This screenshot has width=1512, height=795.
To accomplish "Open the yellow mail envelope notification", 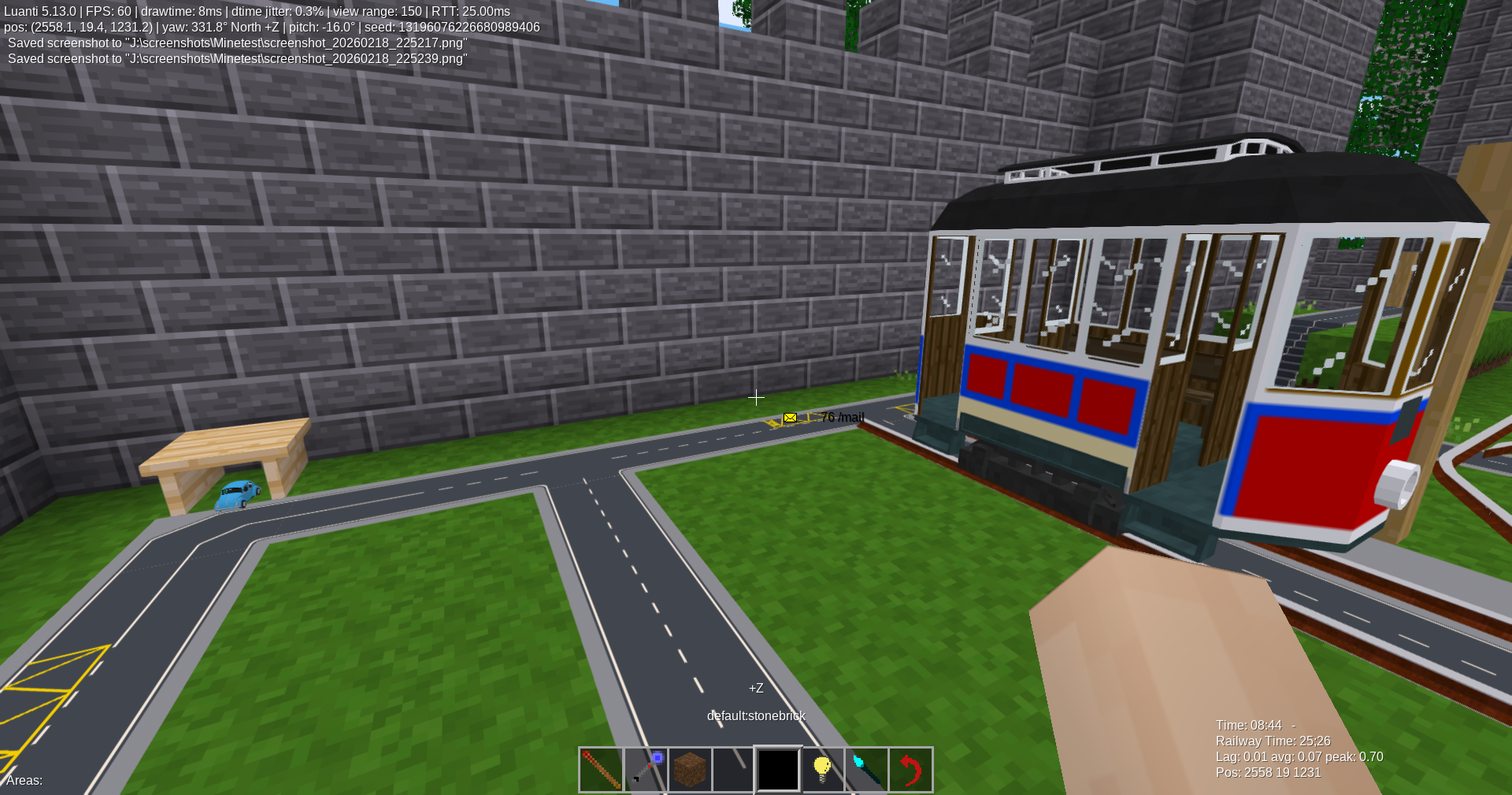I will point(790,418).
